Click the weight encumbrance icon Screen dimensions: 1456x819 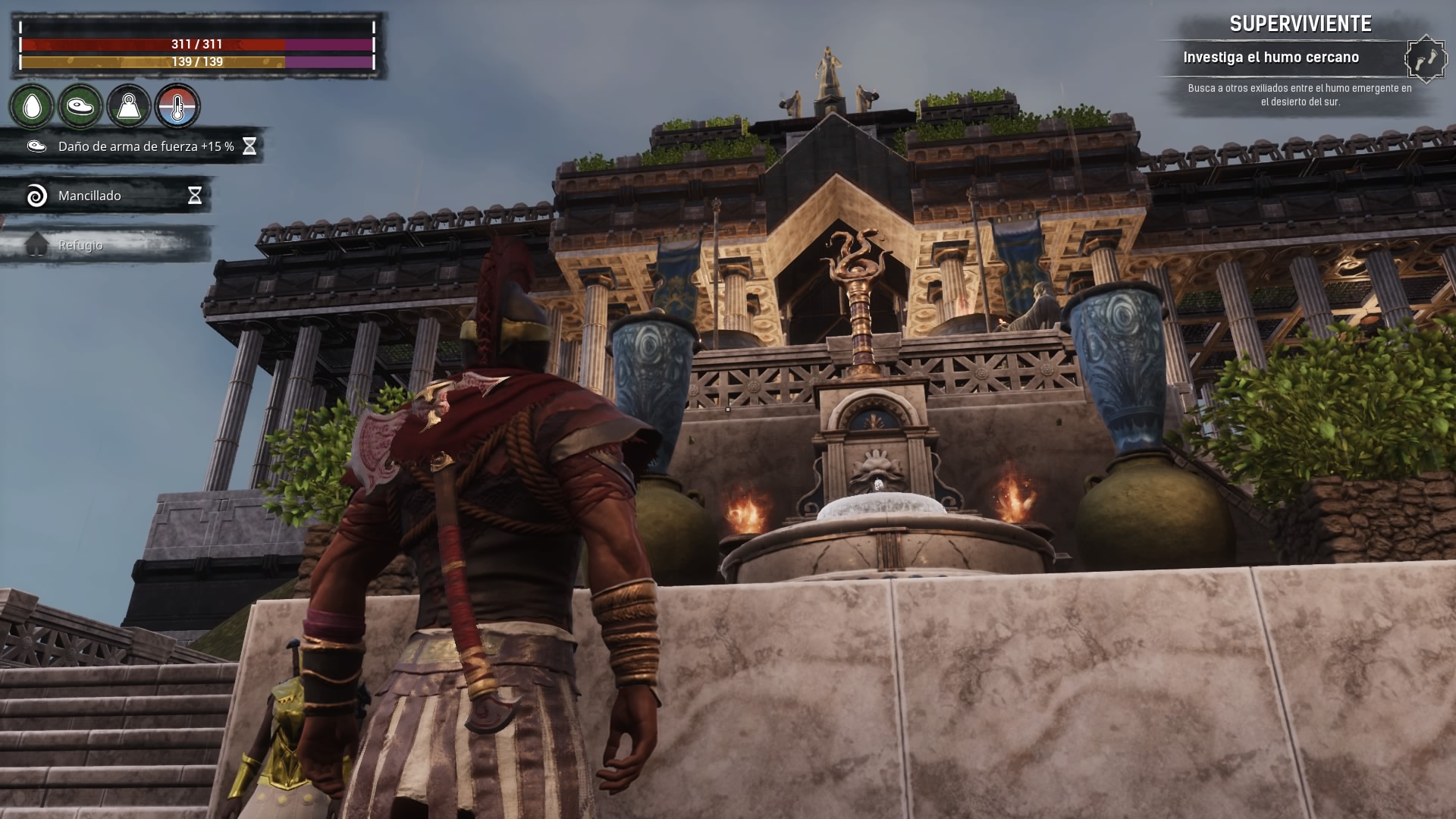coord(129,107)
